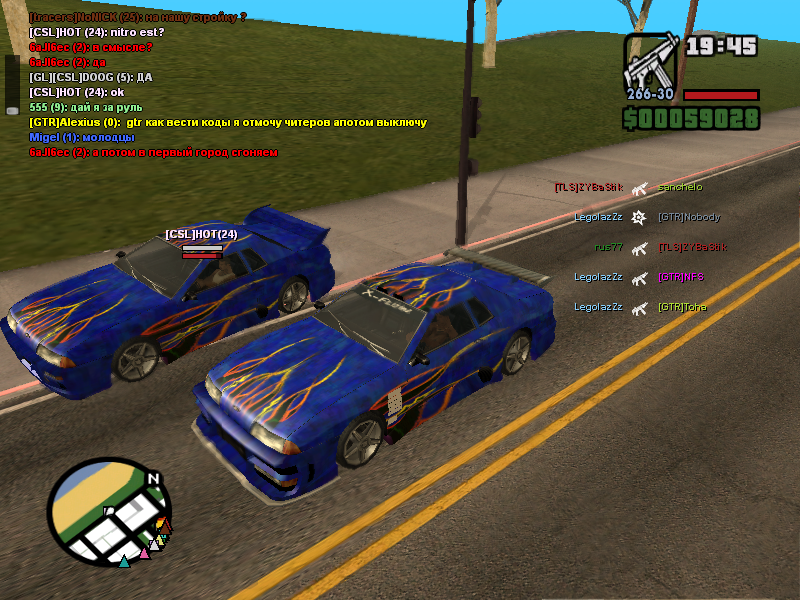This screenshot has height=600, width=800.
Task: Click the [CSL]HOT "nitro est?" chat message
Action: tap(97, 32)
